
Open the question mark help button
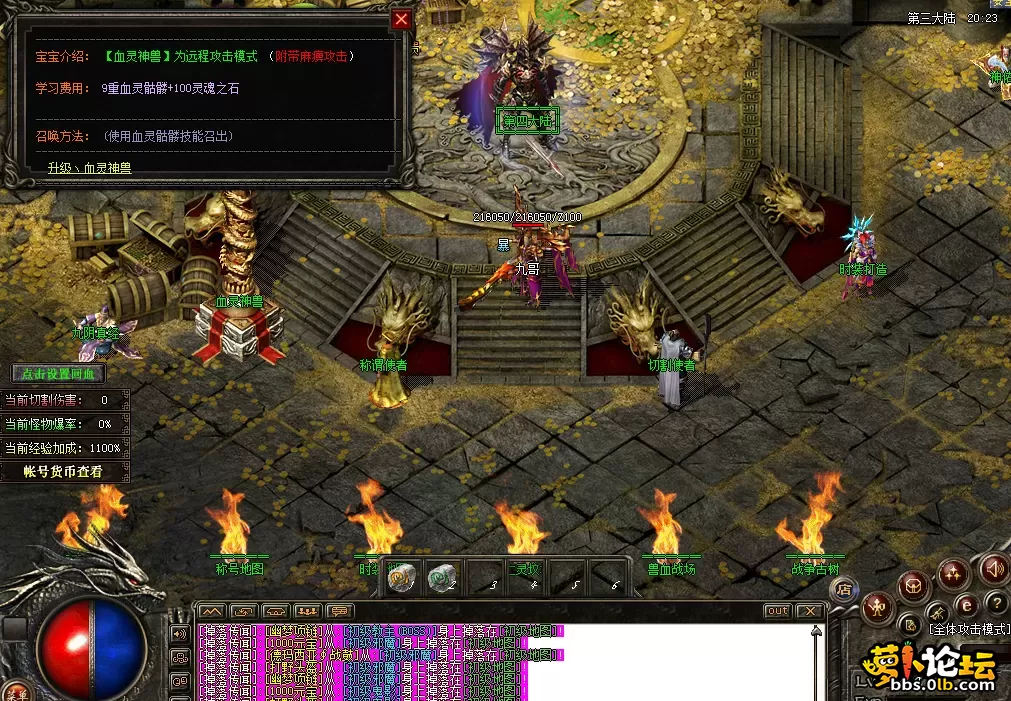coord(995,602)
